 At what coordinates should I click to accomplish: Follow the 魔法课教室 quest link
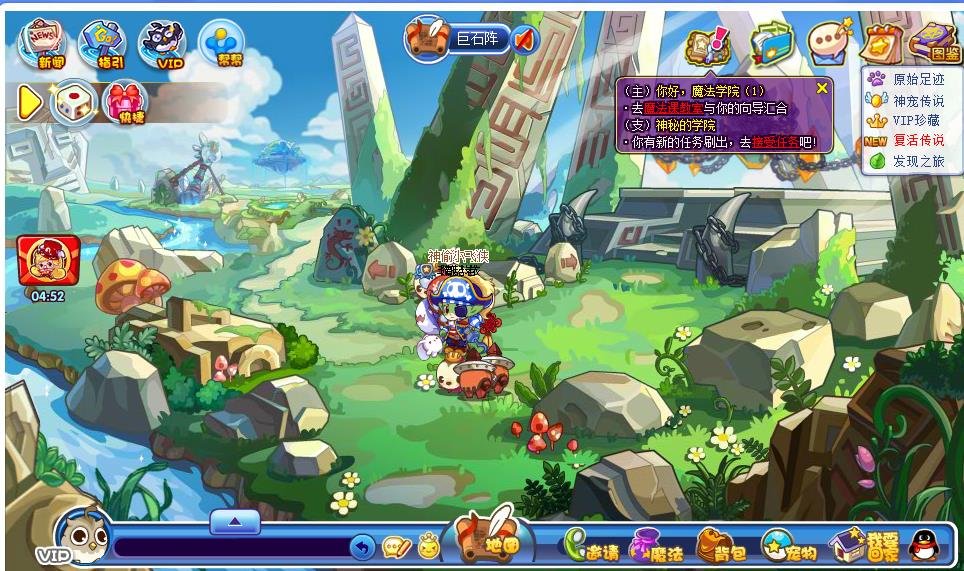(660, 107)
